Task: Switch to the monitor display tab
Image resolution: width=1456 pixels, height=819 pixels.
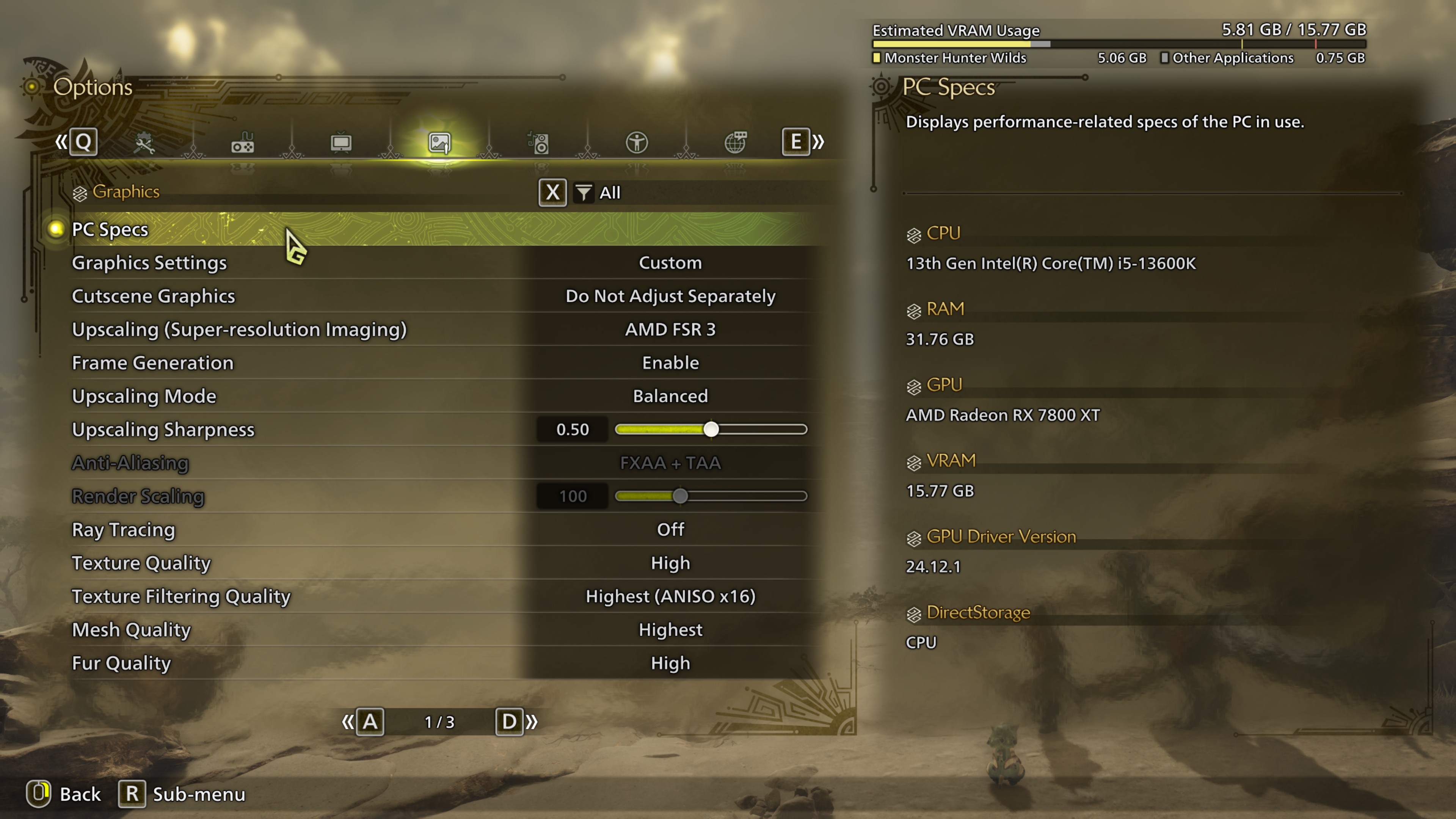Action: (x=341, y=143)
